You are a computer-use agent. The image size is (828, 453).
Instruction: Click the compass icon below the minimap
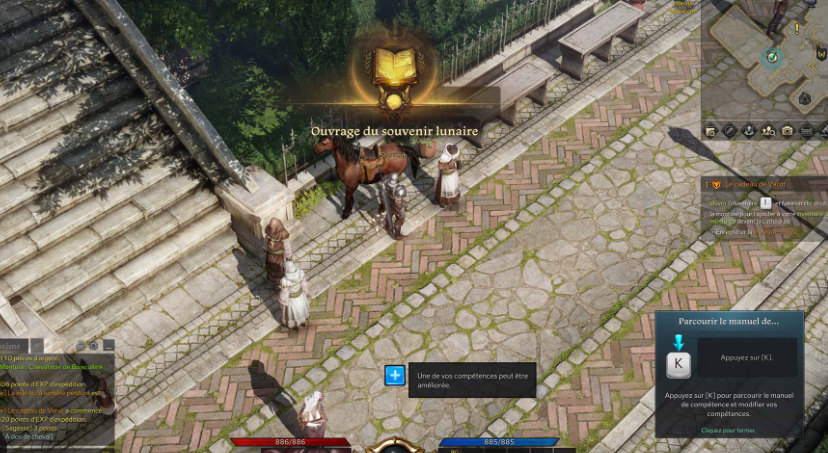(x=730, y=131)
